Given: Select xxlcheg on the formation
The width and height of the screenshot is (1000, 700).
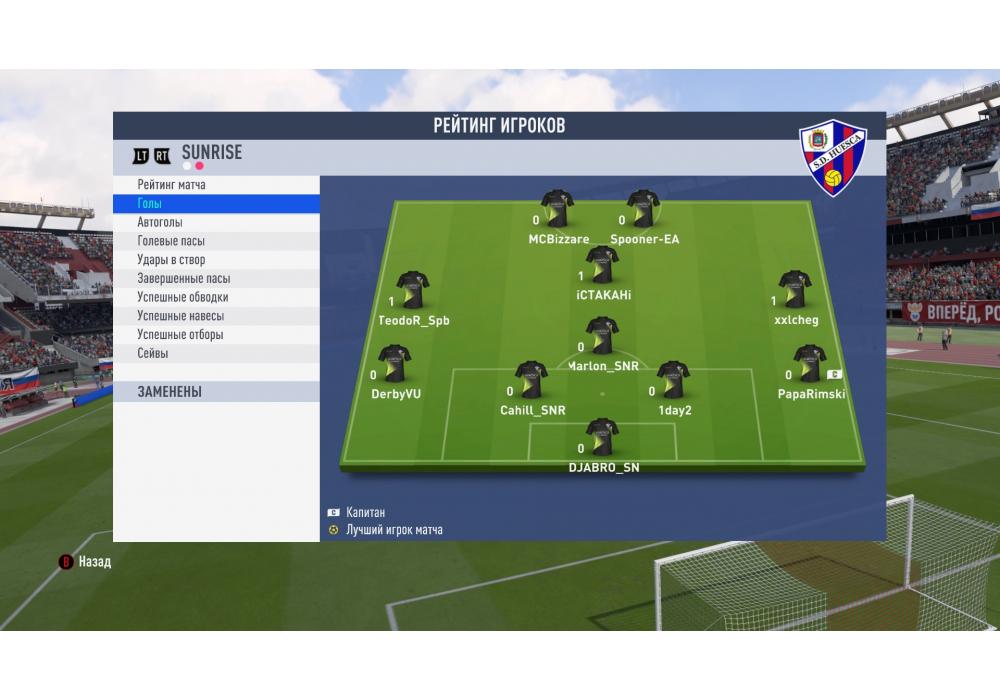Looking at the screenshot, I should [x=795, y=291].
